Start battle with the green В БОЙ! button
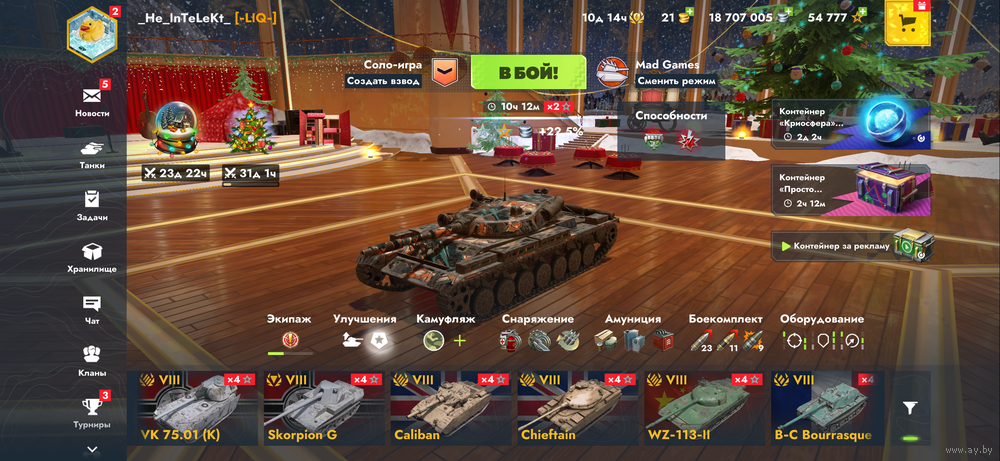Viewport: 1000px width, 461px height. point(528,72)
